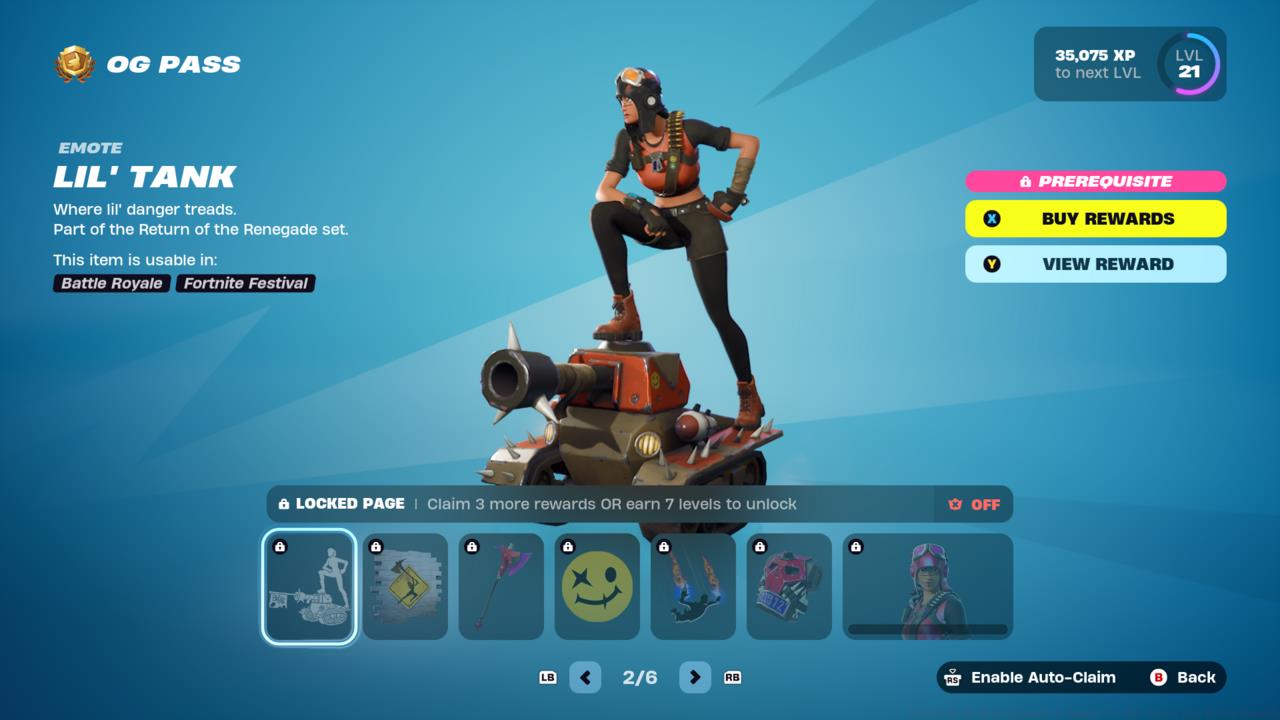Pick the purple-bladed pickaxe reward tile
Screen dimensions: 1280x720
coord(501,586)
